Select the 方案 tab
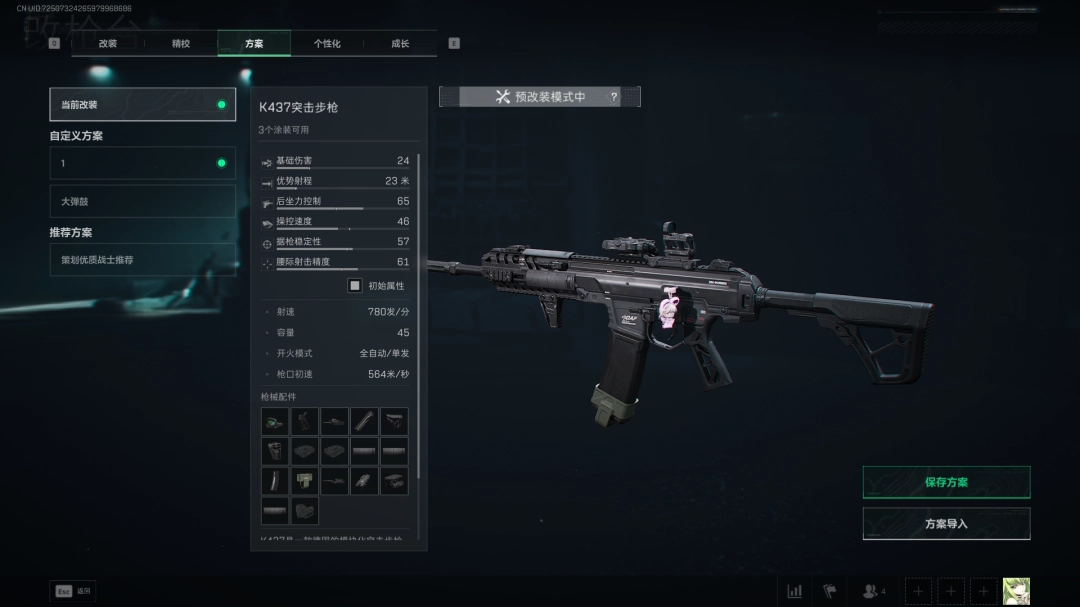This screenshot has height=607, width=1080. [x=254, y=44]
